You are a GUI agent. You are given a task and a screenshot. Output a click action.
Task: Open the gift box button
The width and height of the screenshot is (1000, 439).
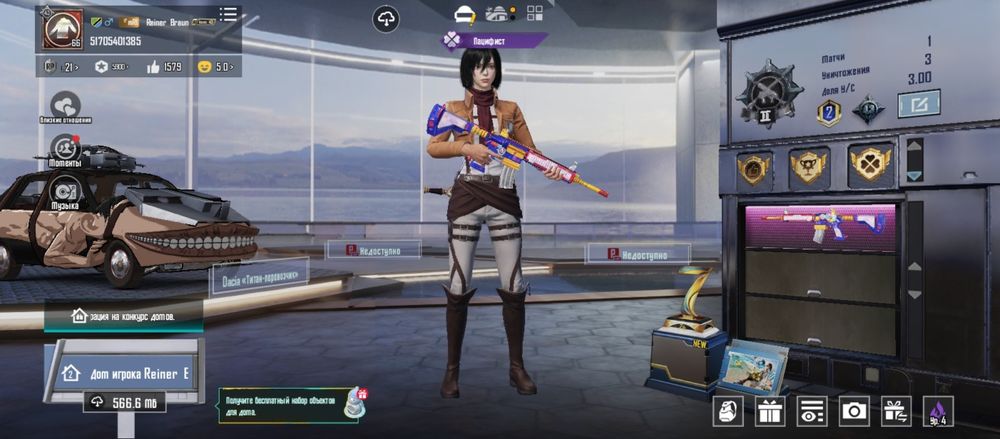770,410
